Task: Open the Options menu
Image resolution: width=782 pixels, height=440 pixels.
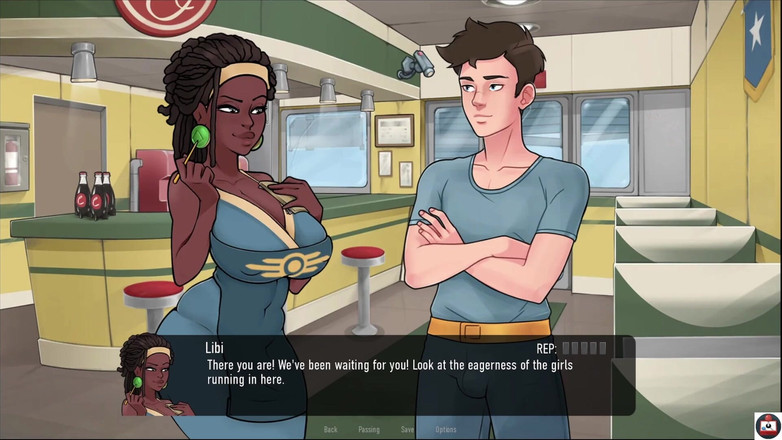Action: (446, 429)
